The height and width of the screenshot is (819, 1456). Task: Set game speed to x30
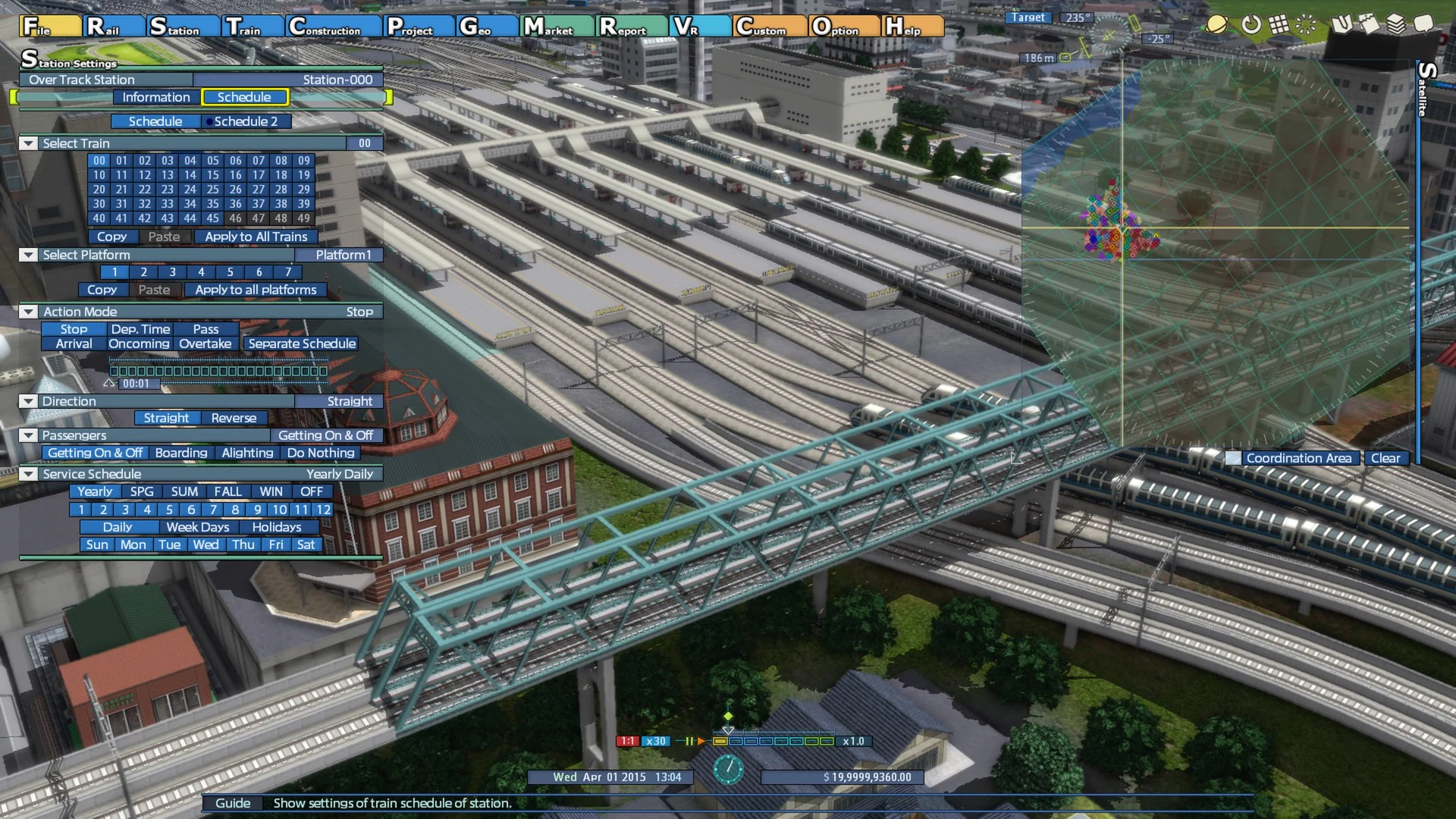pos(655,741)
